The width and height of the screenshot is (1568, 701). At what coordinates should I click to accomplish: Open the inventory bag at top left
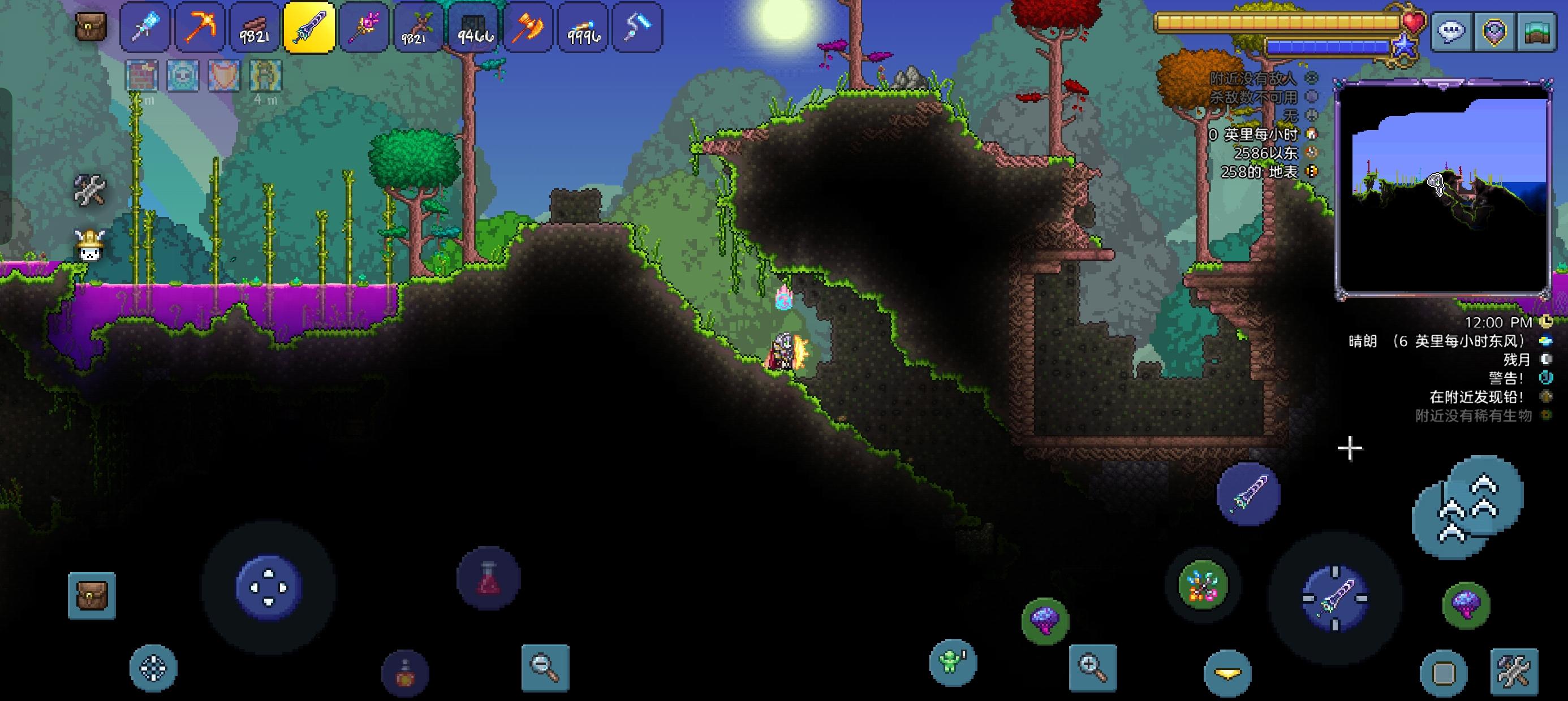click(x=90, y=27)
